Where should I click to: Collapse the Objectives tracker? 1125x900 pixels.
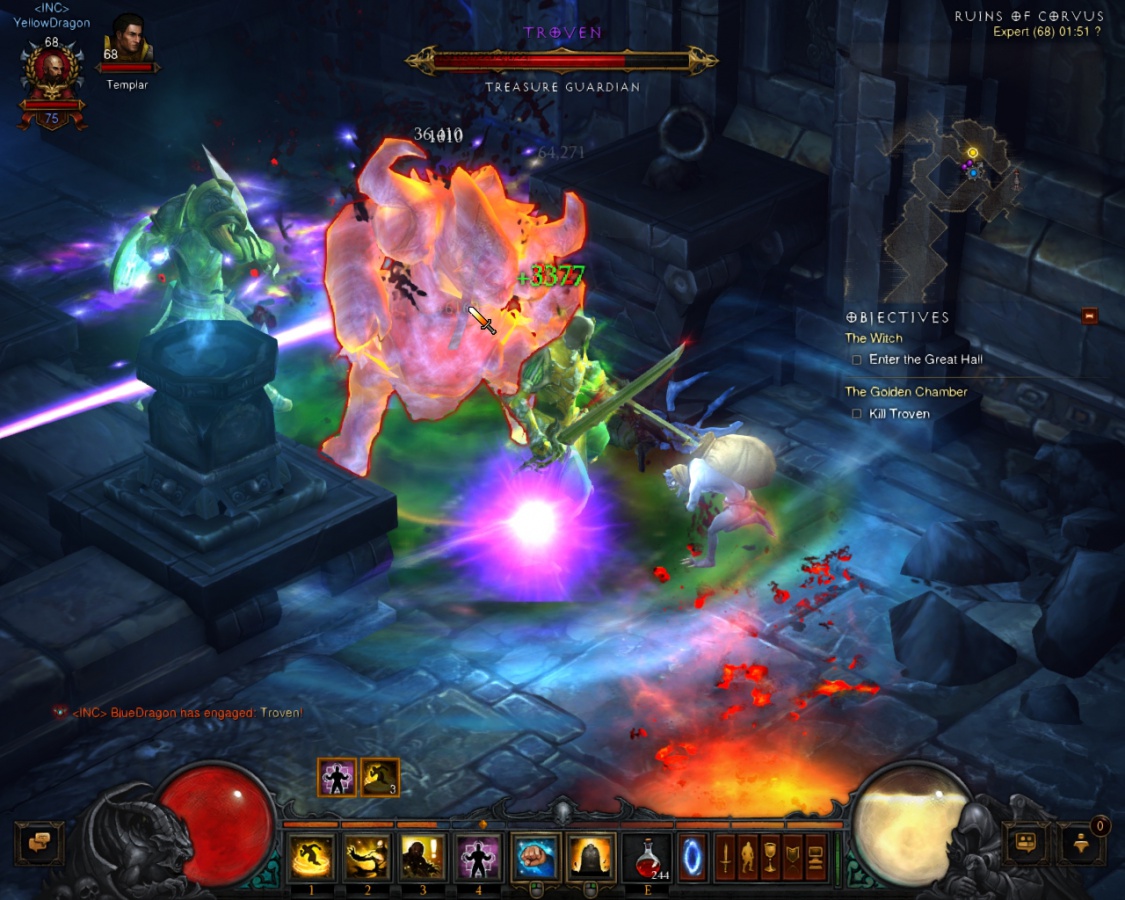(1090, 316)
